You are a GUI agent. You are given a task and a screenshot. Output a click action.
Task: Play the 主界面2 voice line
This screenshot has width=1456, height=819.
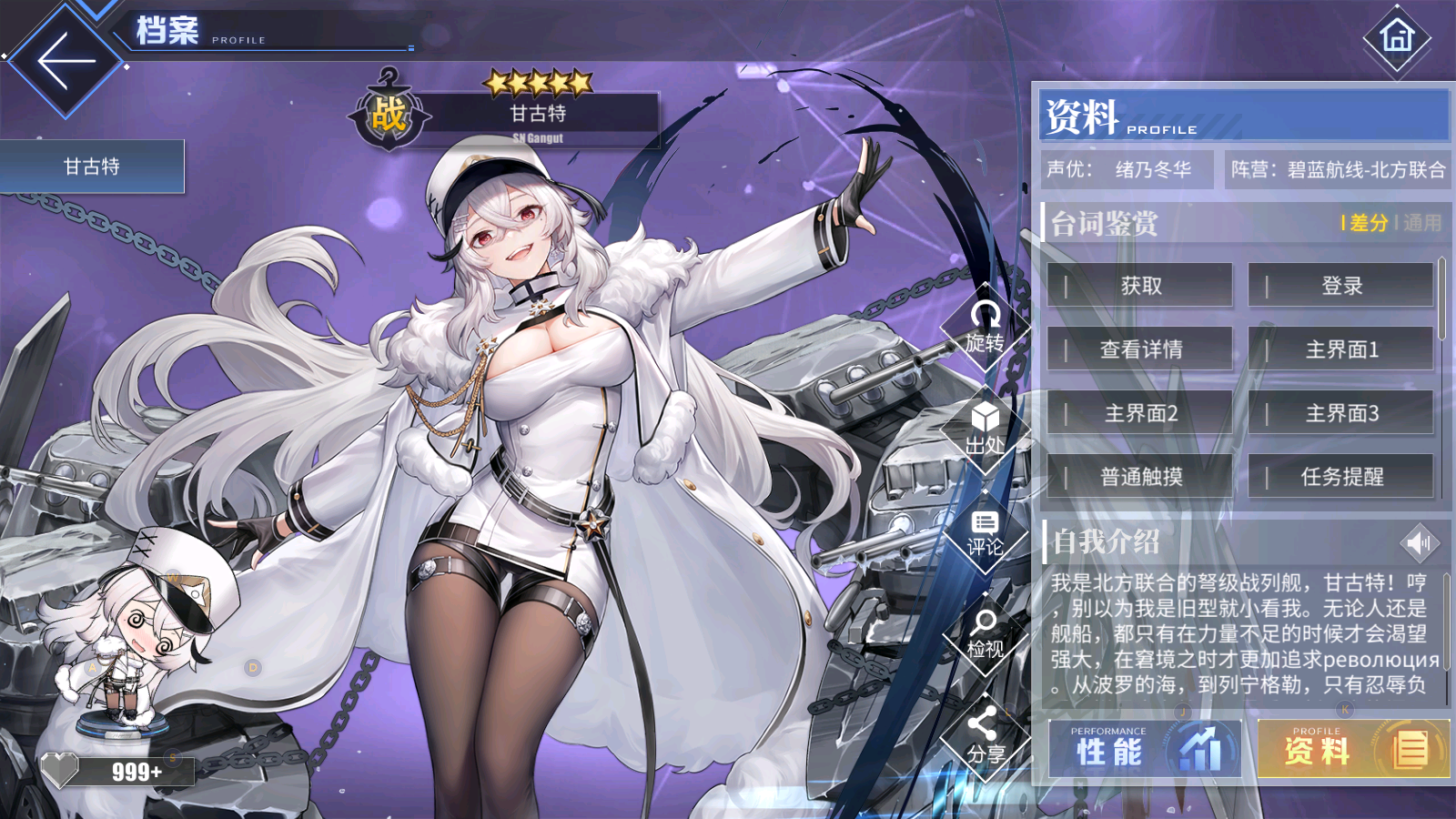(x=1140, y=413)
